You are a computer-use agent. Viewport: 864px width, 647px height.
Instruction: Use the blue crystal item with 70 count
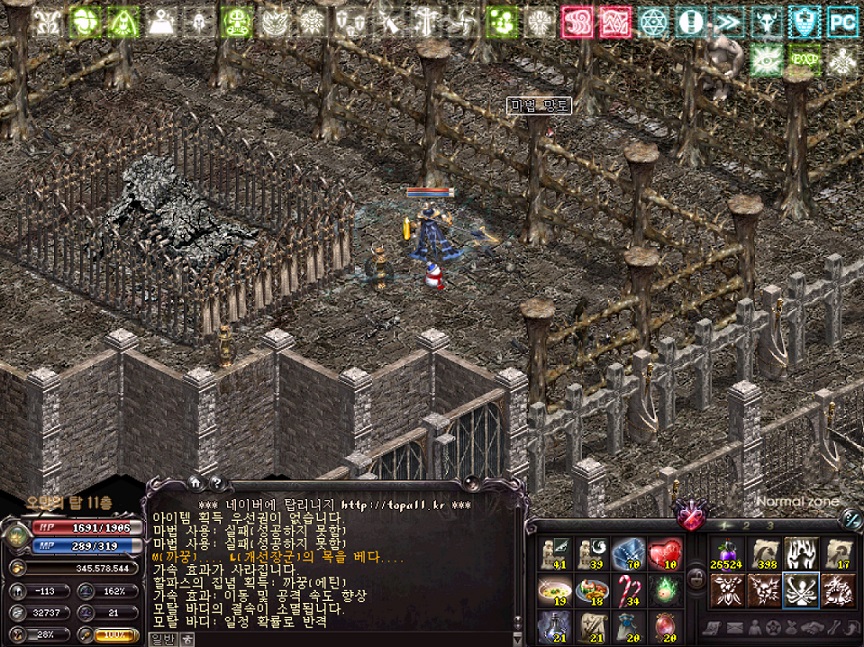coord(628,553)
